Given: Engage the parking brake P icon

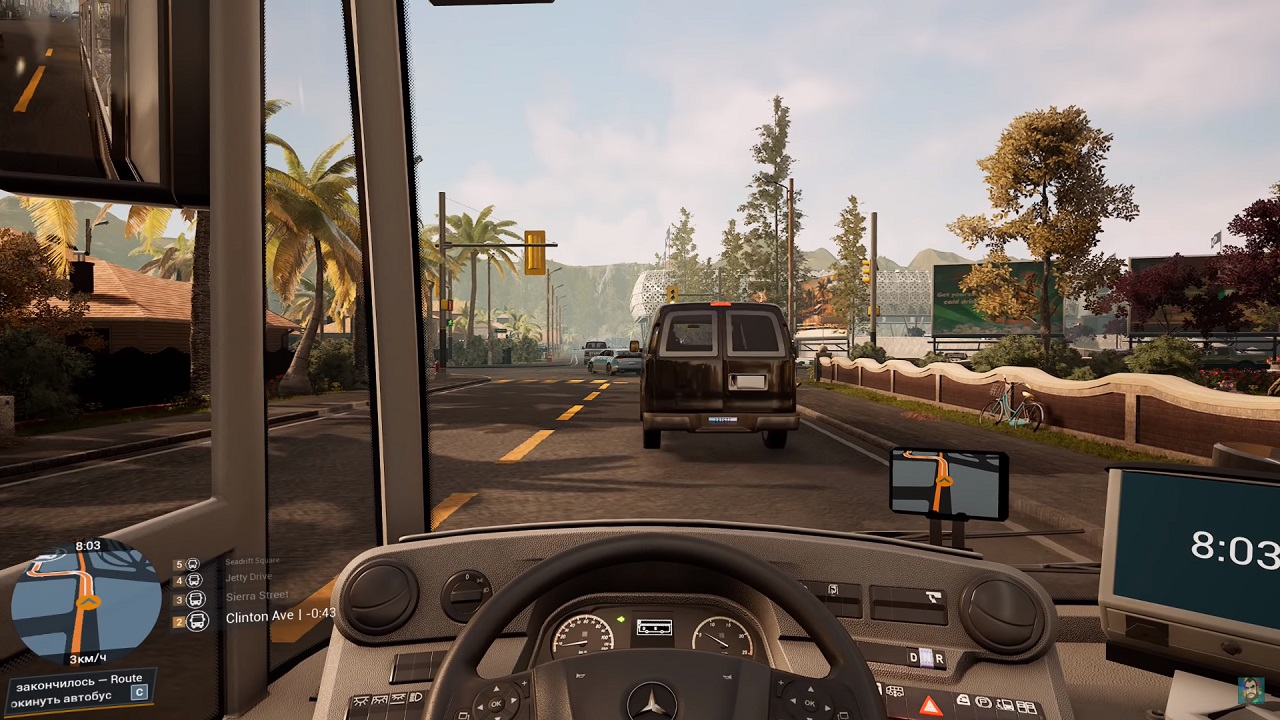Looking at the screenshot, I should pyautogui.click(x=984, y=702).
